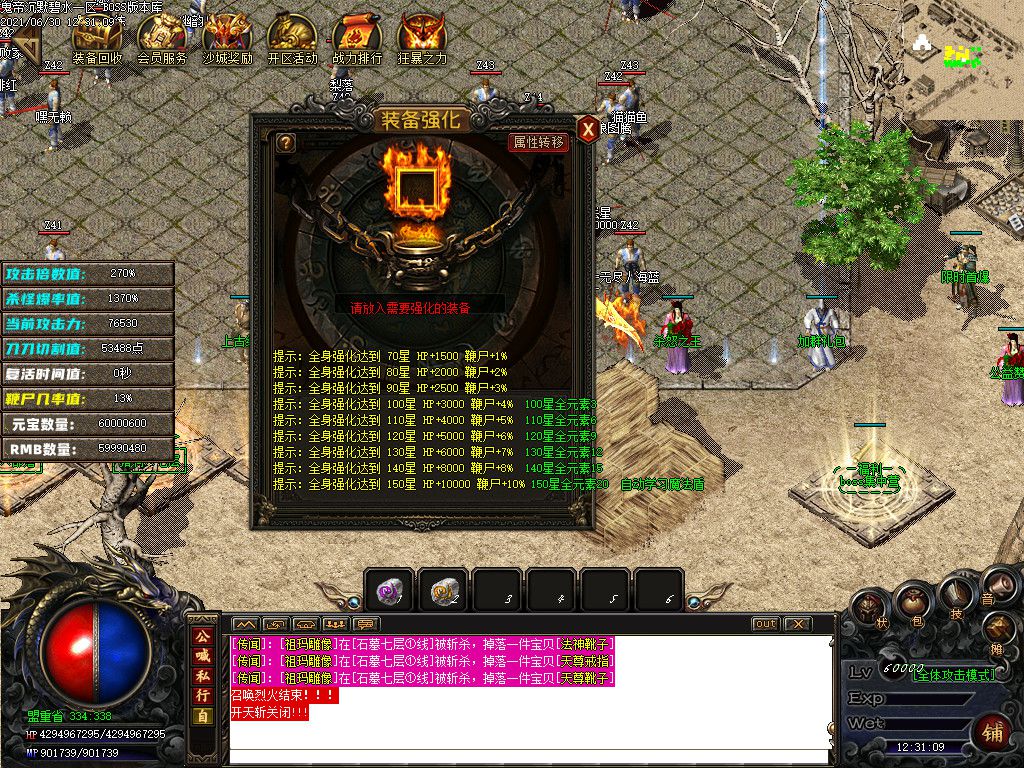
Task: Close the 装备强化 enhancement window
Action: 588,128
